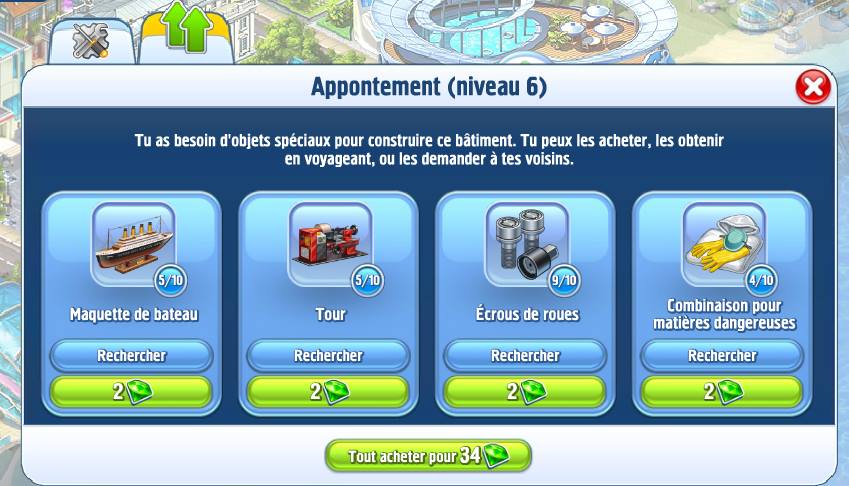
Task: Click Rechercher under Maquette de bateau
Action: pyautogui.click(x=132, y=355)
